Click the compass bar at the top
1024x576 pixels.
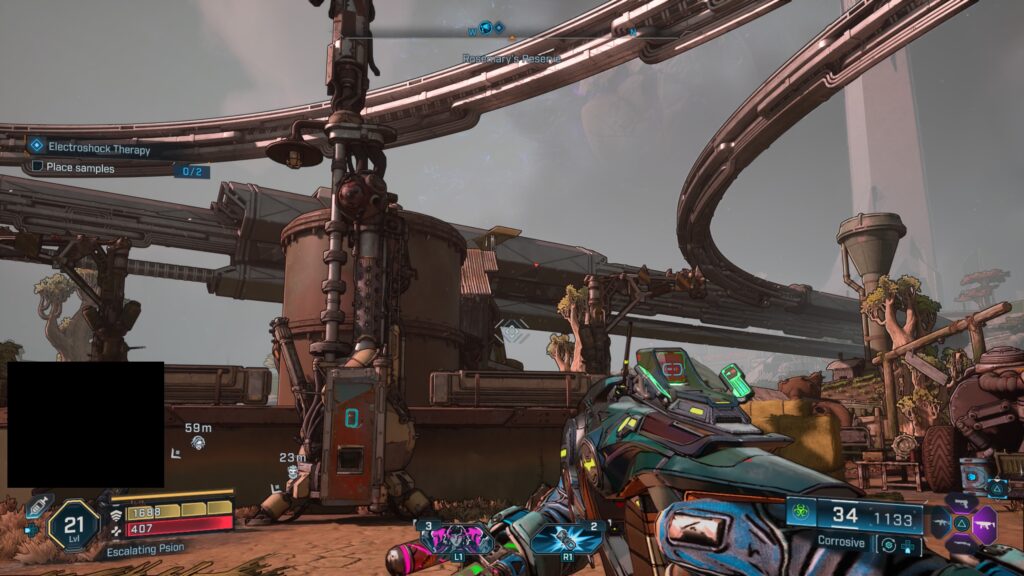pyautogui.click(x=511, y=30)
